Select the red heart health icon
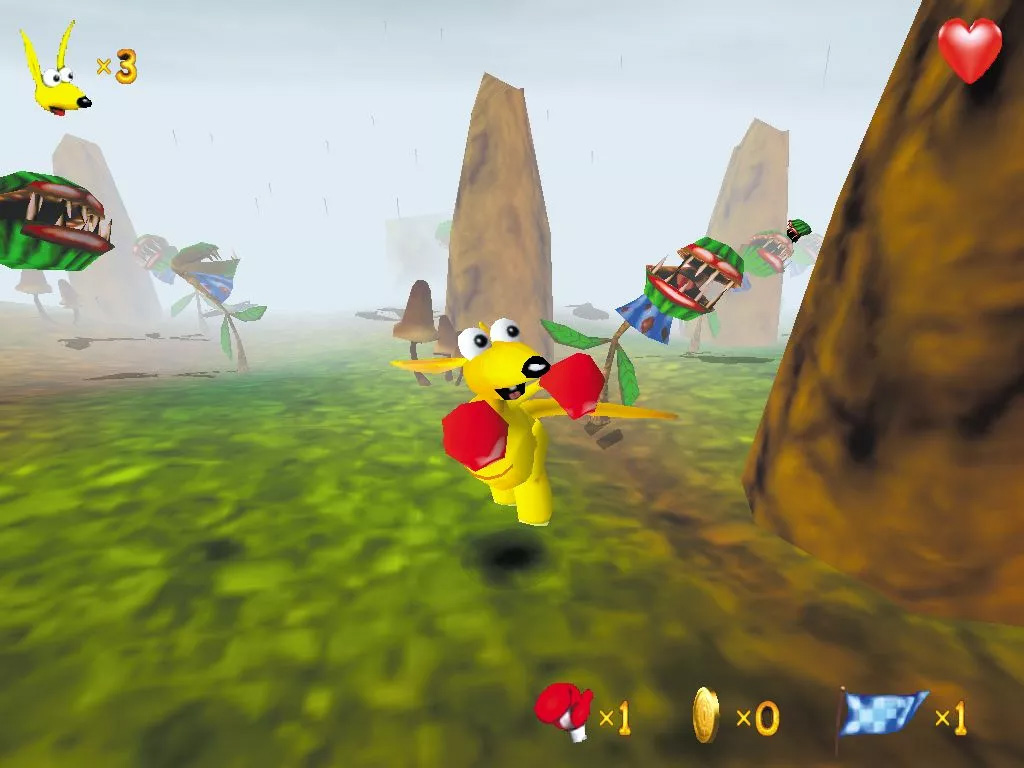This screenshot has width=1024, height=768. click(969, 49)
